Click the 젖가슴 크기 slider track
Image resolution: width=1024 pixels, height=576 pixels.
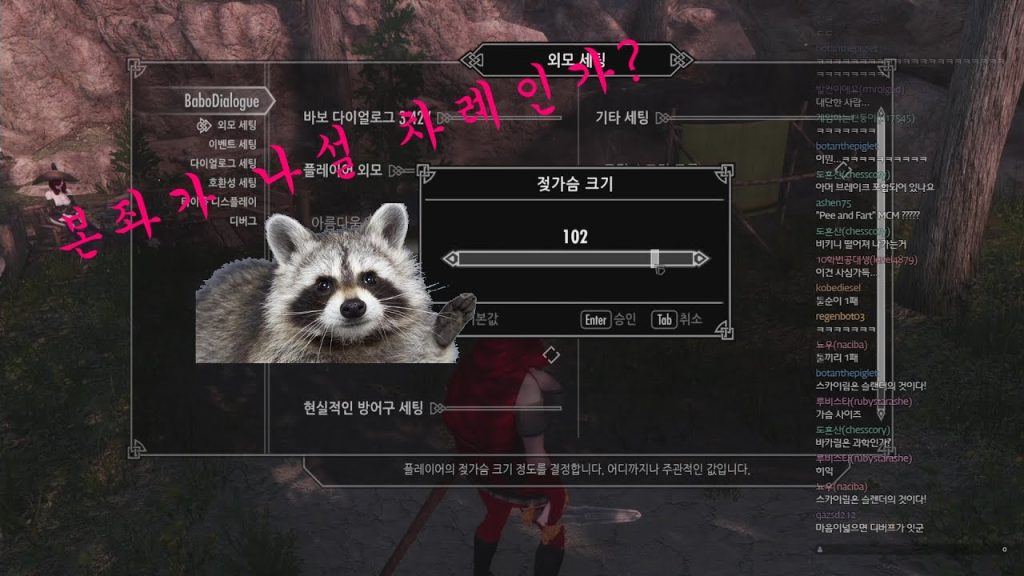[x=575, y=259]
